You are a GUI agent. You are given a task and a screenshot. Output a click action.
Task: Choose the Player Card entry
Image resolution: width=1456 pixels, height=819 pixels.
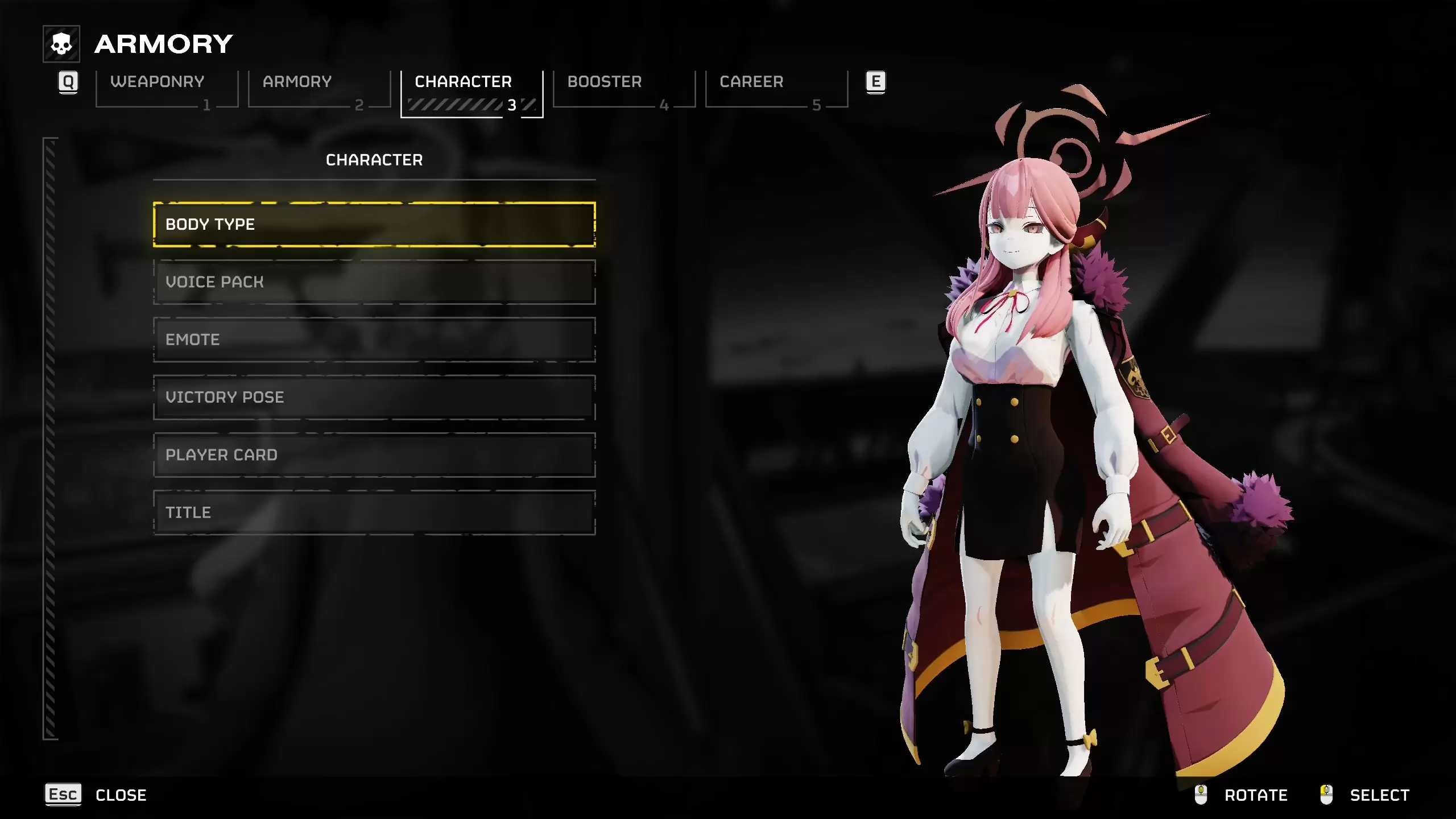[374, 455]
